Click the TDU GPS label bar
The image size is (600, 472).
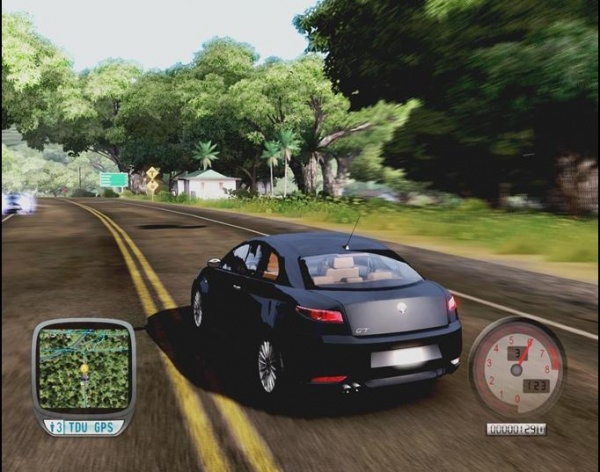[83, 427]
